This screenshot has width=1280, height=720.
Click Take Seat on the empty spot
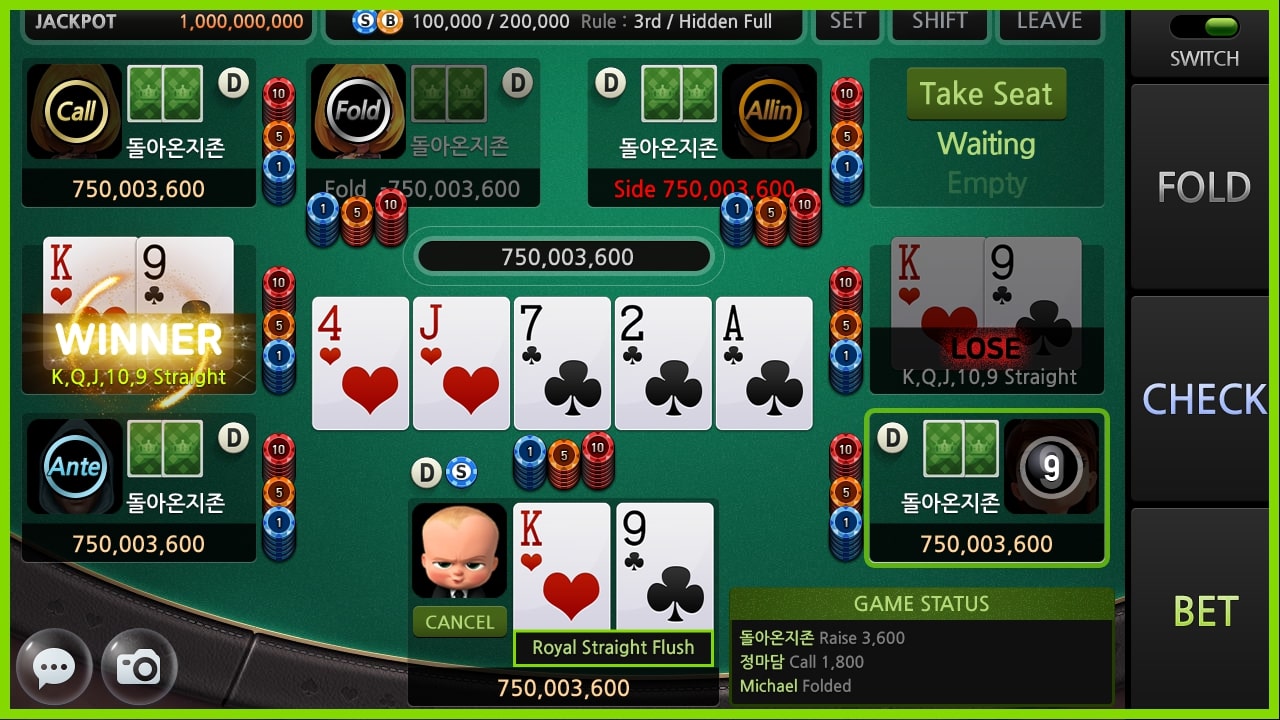(985, 93)
